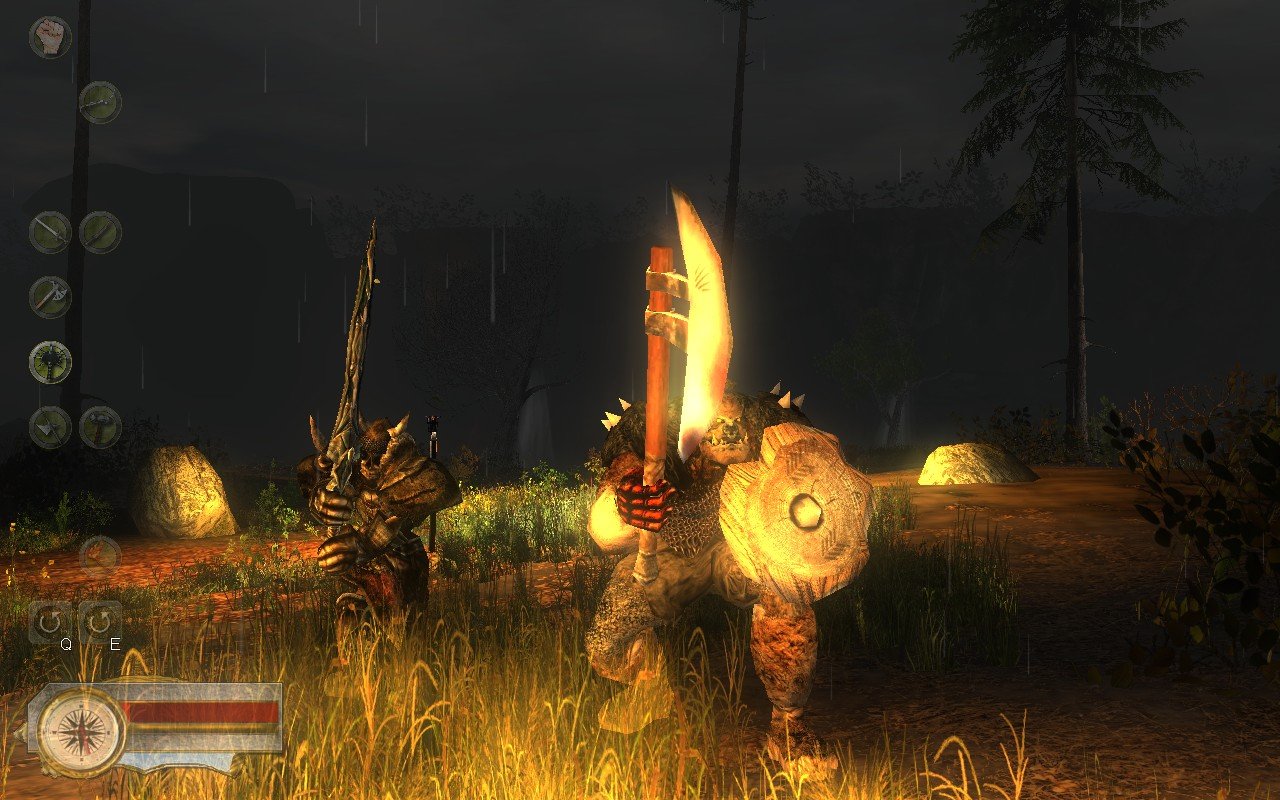Select the hatchet quickslot icon

tap(51, 294)
